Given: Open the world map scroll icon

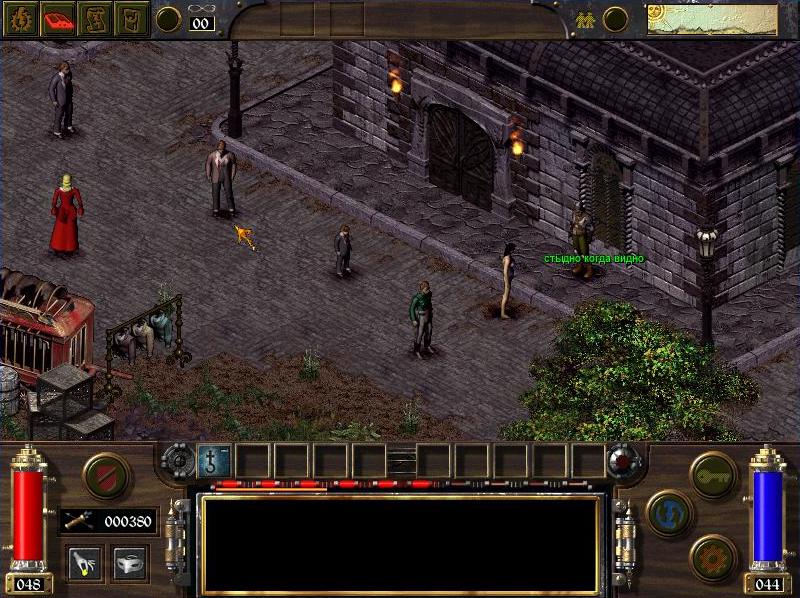Looking at the screenshot, I should pyautogui.click(x=94, y=19).
